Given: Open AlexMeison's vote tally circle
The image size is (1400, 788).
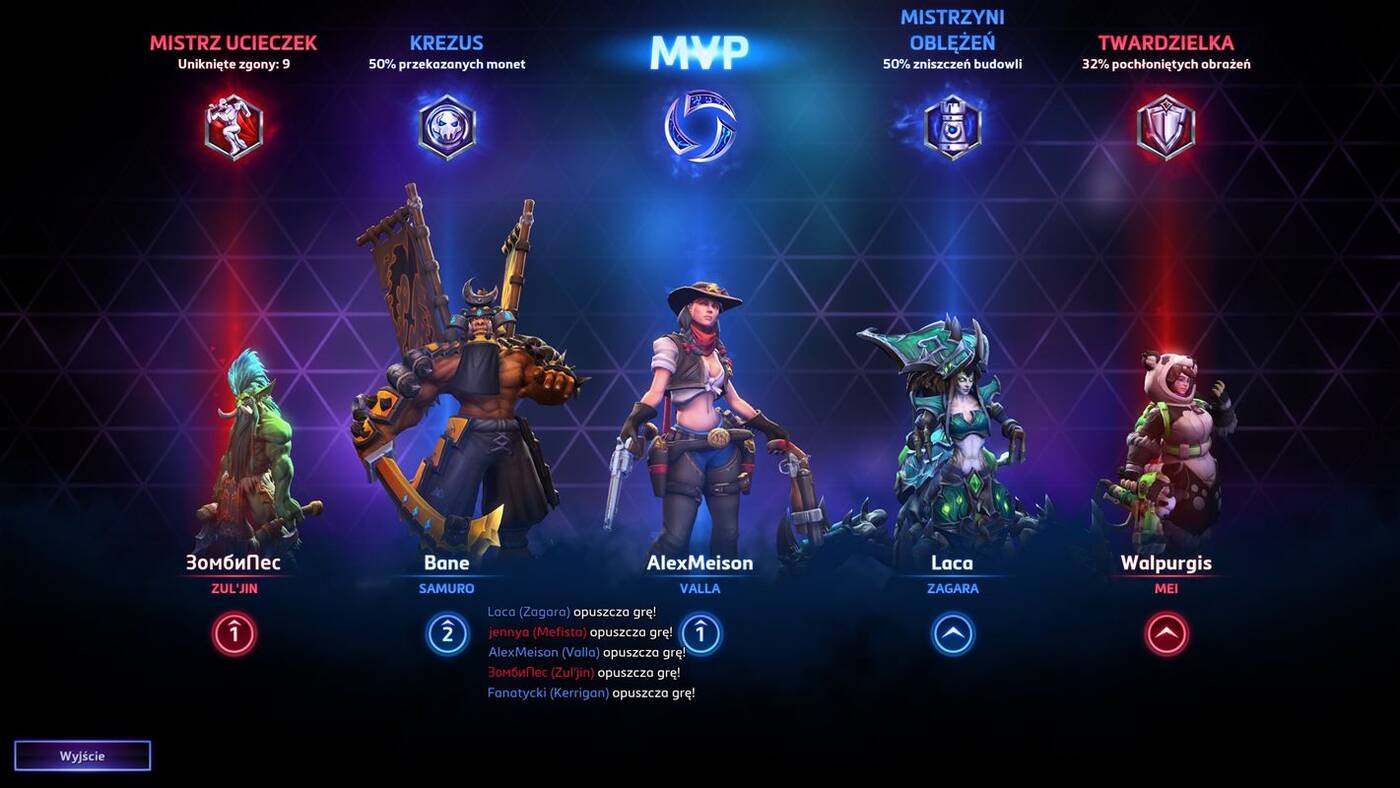Looking at the screenshot, I should (699, 632).
